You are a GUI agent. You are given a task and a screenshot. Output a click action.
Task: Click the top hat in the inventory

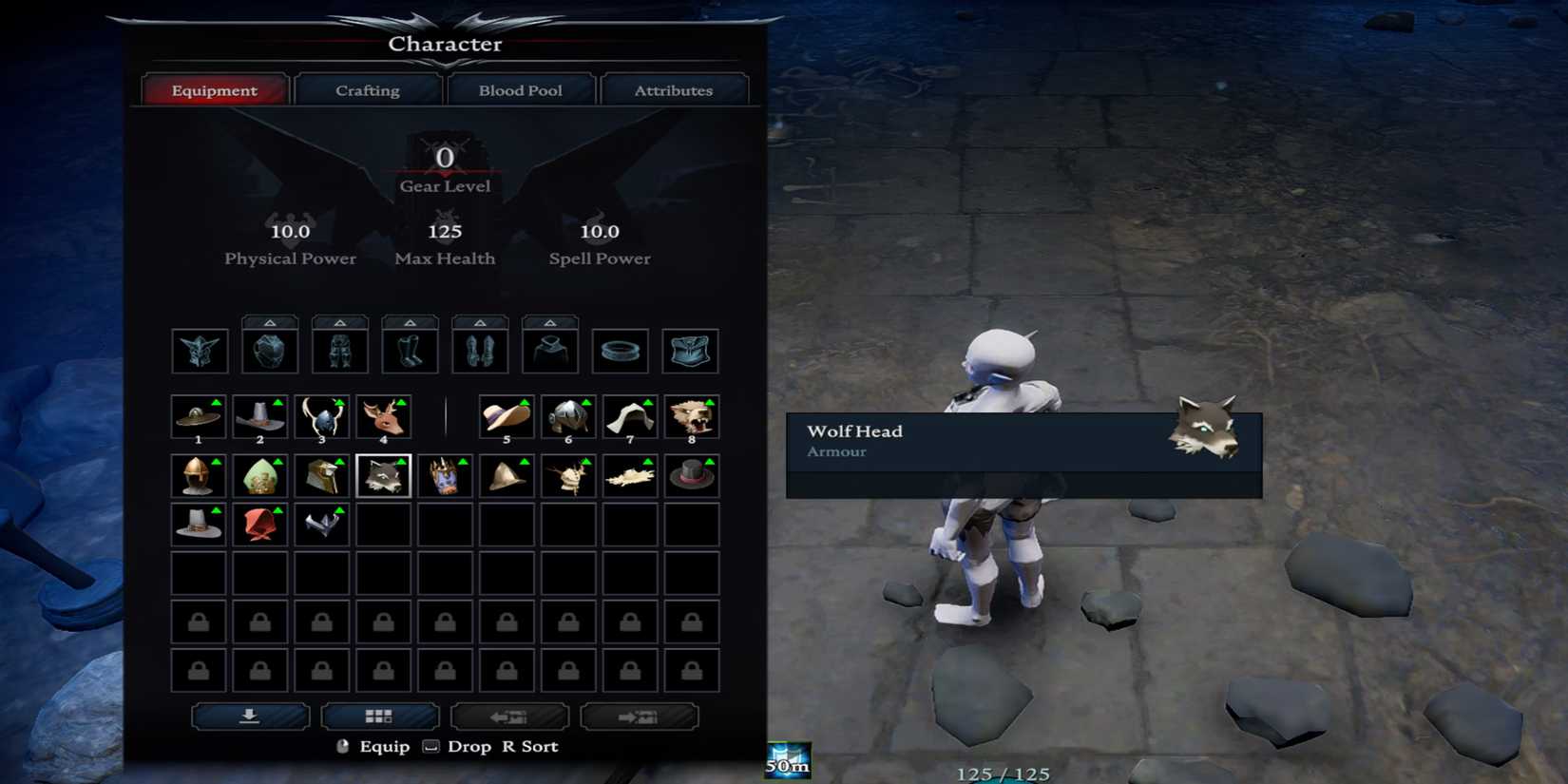pos(691,475)
